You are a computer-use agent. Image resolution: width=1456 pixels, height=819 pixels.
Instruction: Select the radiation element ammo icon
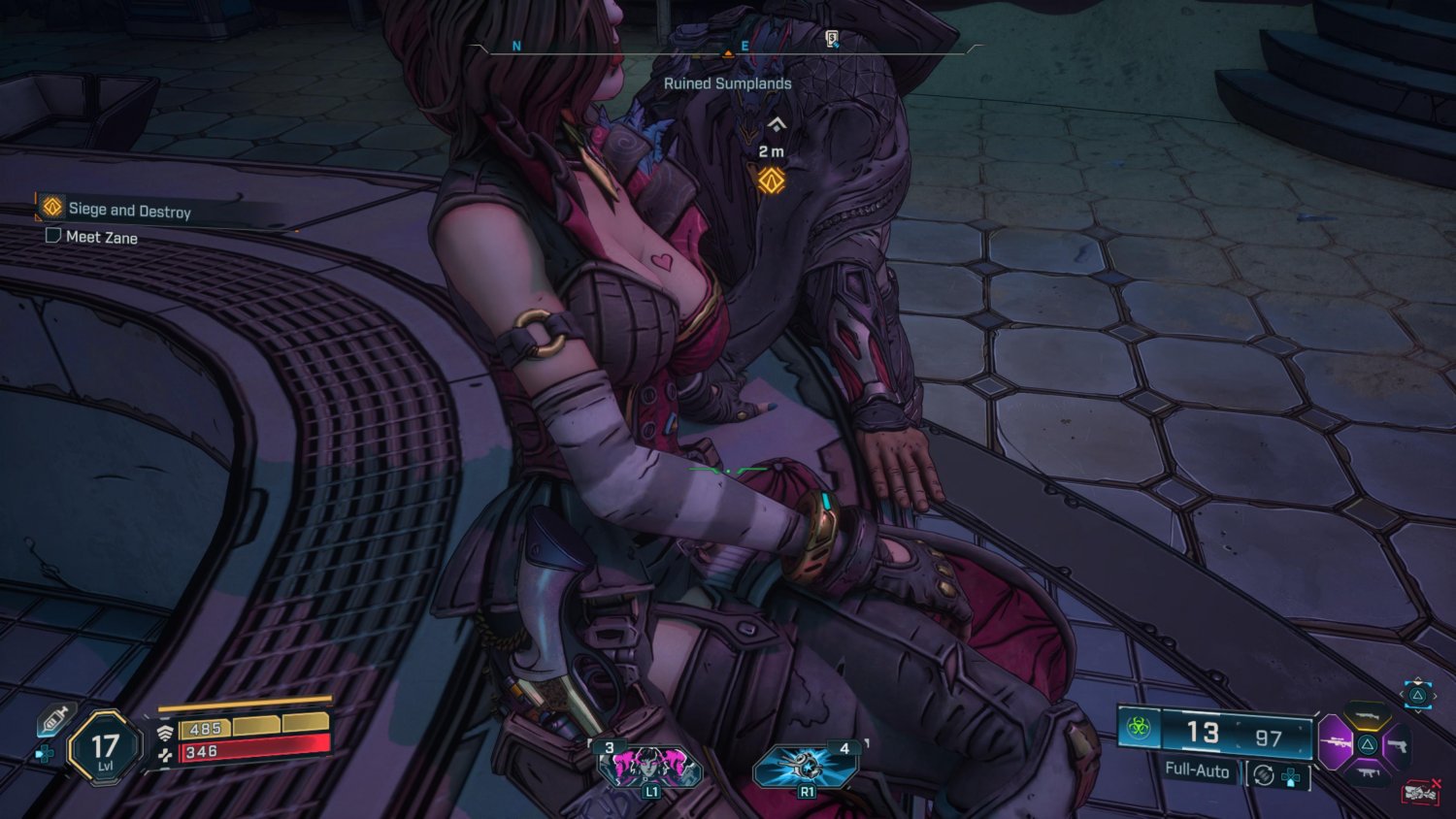pyautogui.click(x=1138, y=728)
